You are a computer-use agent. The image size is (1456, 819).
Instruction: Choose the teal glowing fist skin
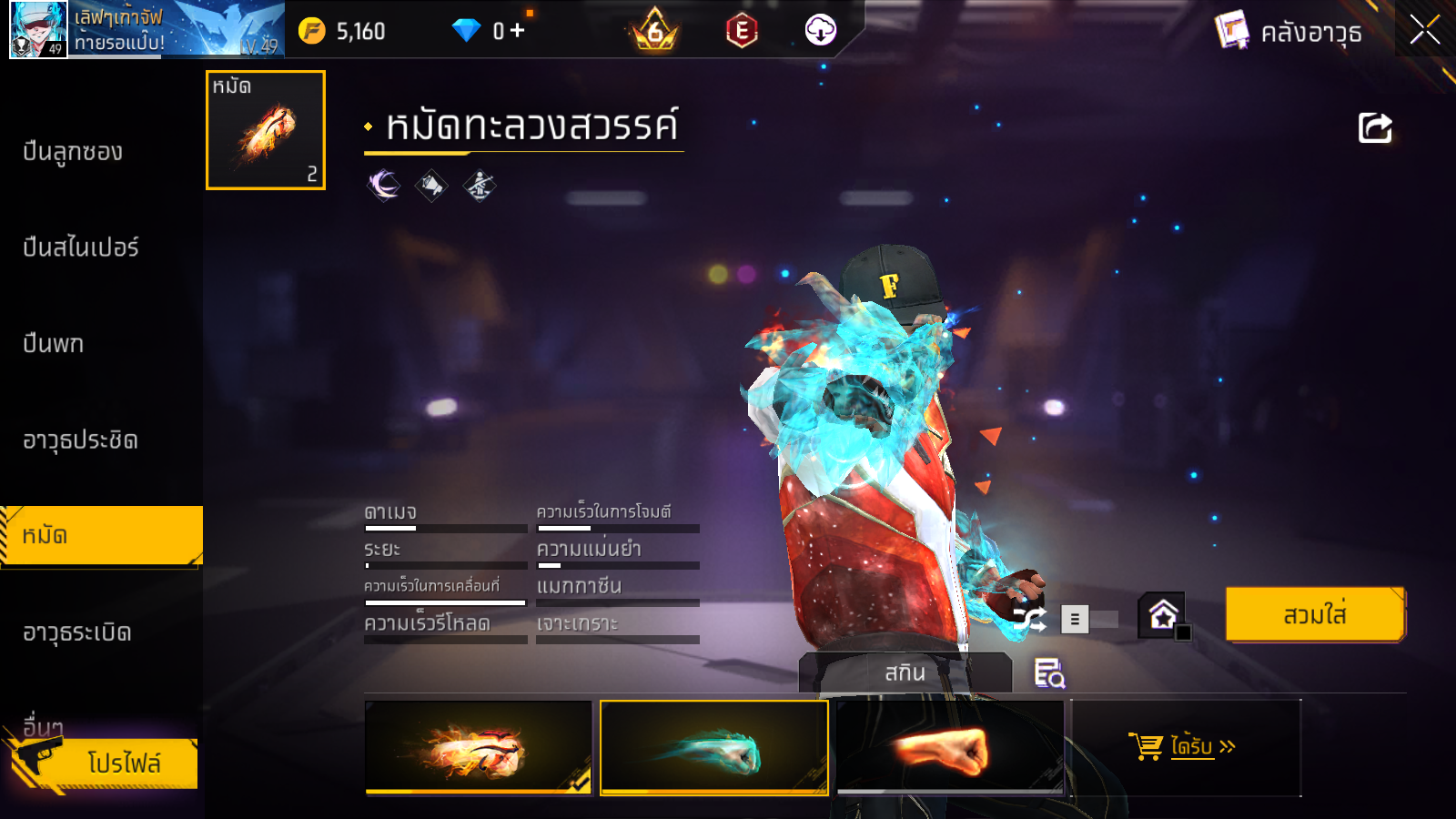[714, 746]
